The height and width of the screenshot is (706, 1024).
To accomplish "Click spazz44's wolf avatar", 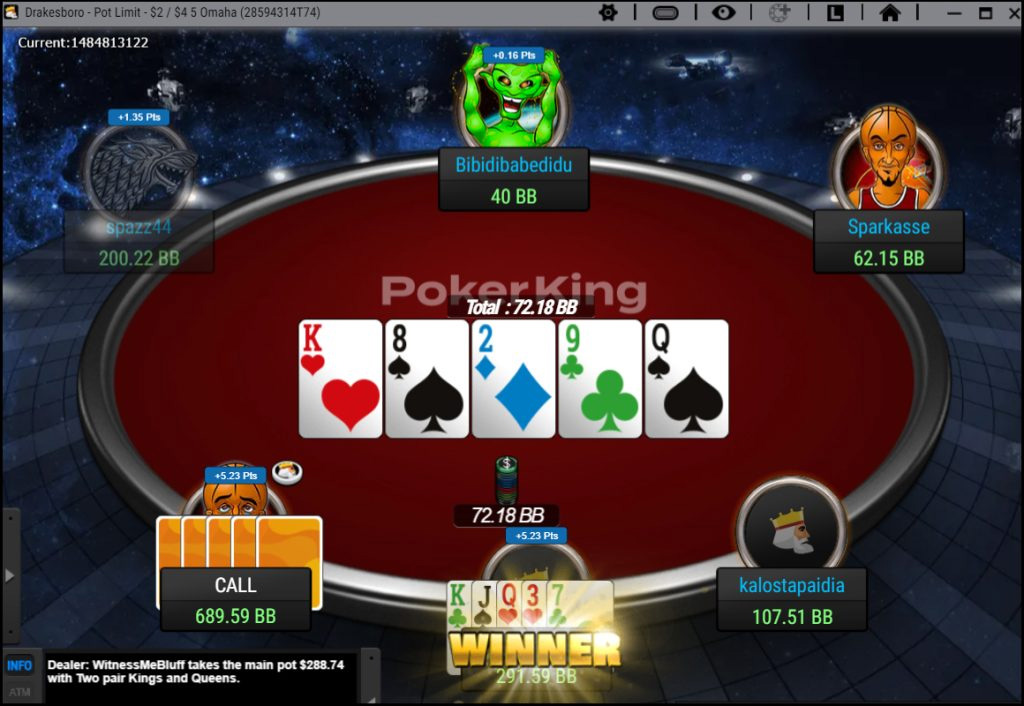I will point(139,168).
